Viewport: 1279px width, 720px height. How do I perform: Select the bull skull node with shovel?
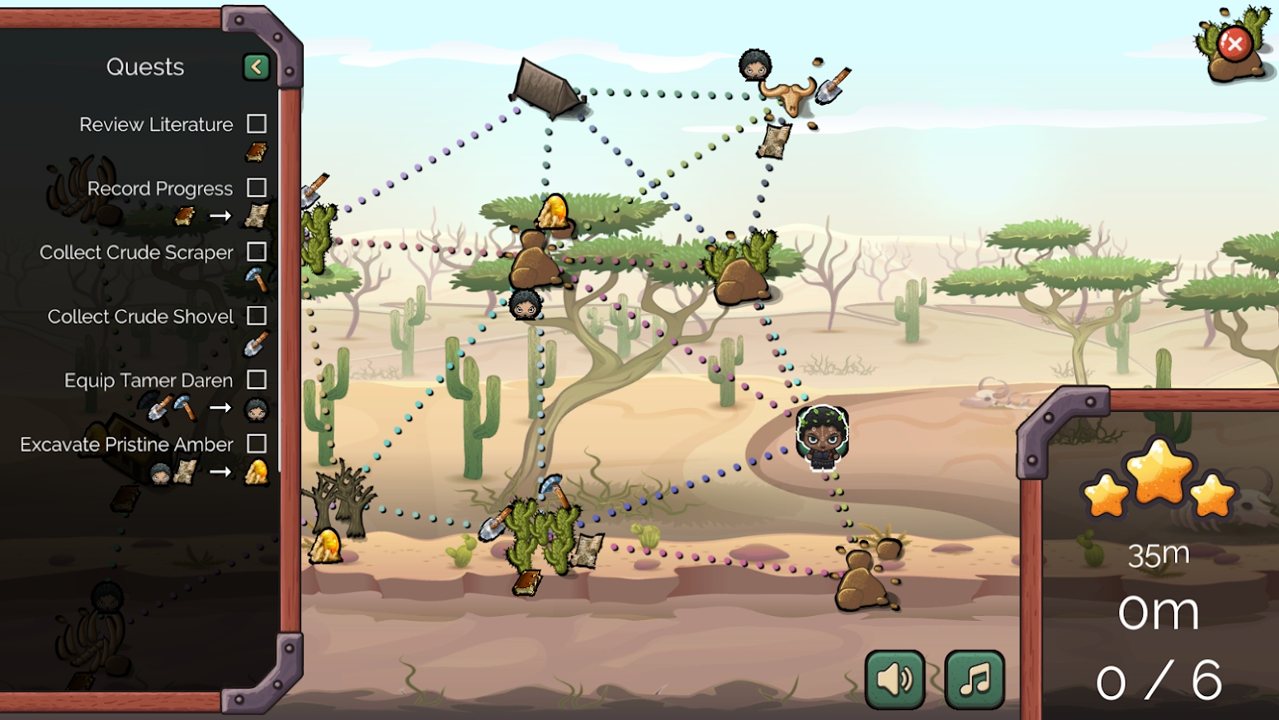coord(788,95)
